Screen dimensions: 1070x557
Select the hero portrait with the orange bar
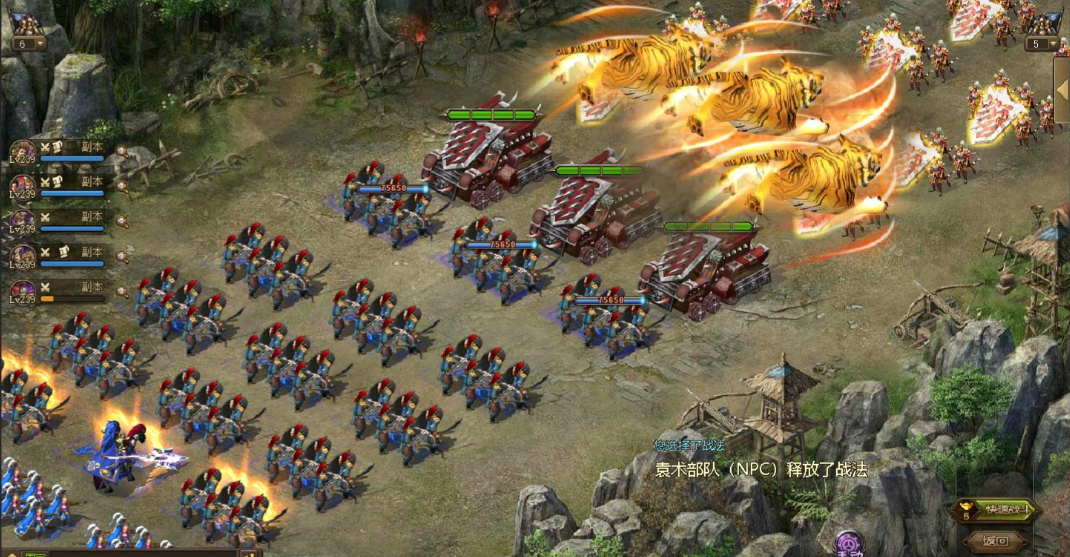22,290
